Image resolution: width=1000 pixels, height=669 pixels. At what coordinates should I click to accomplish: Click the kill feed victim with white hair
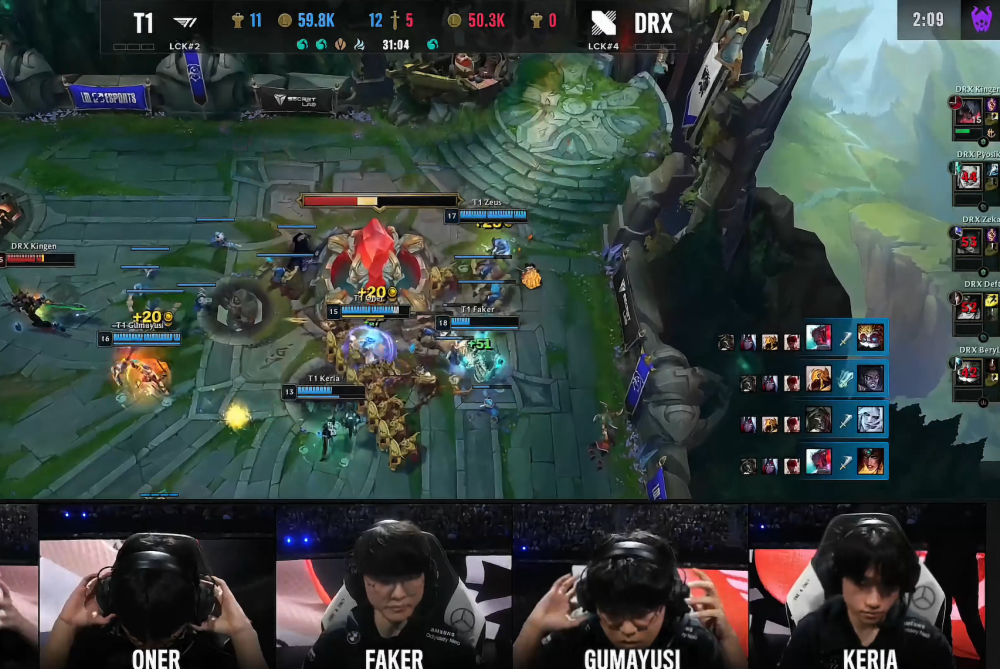click(870, 420)
